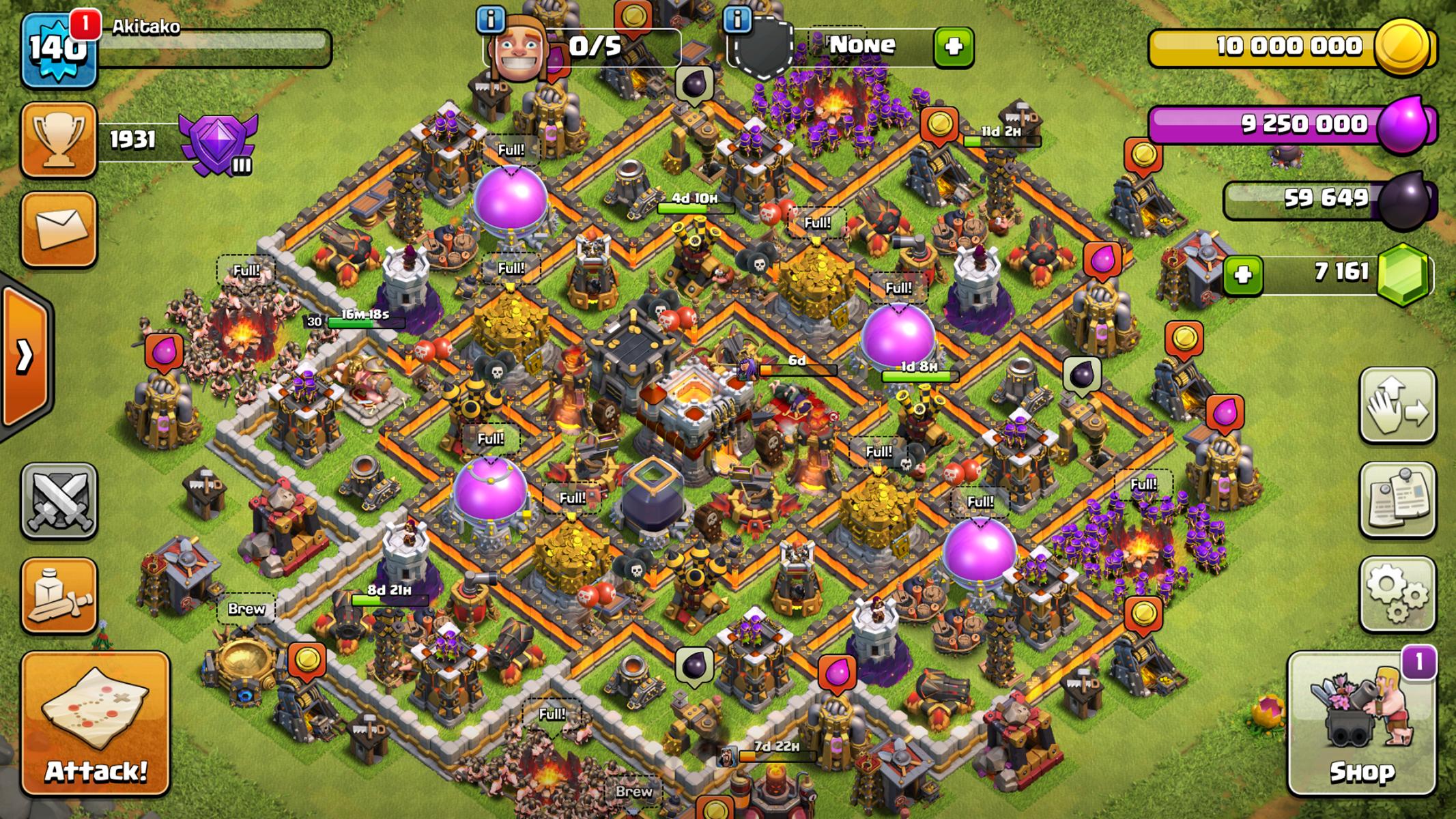Viewport: 1456px width, 819px height.
Task: Open the layout papers button
Action: (x=1397, y=500)
